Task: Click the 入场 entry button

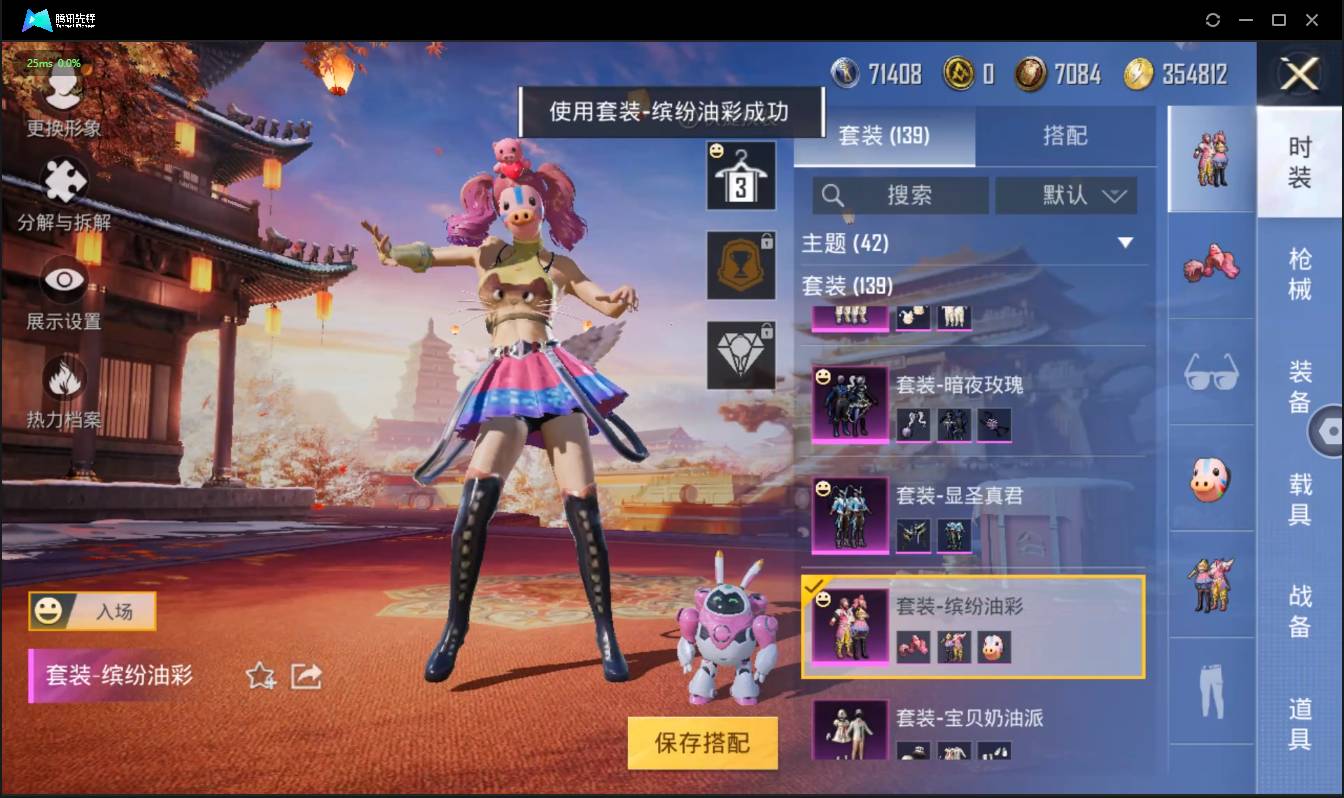Action: (x=92, y=611)
